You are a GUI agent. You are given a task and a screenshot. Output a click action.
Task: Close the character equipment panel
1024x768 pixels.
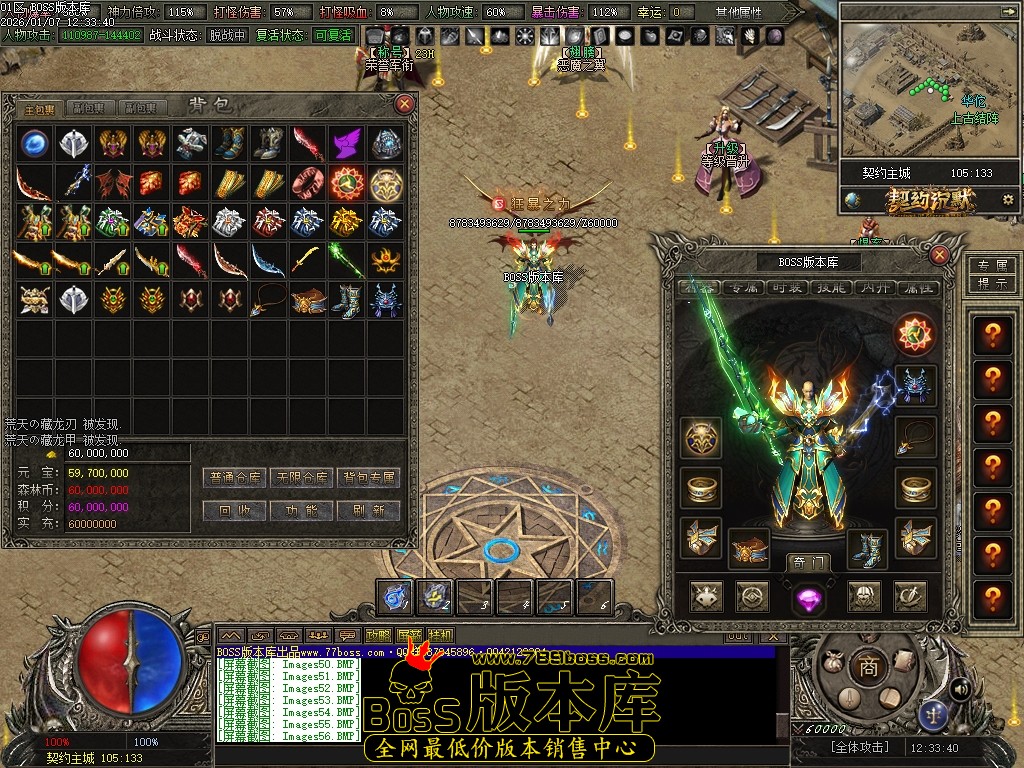click(x=939, y=255)
